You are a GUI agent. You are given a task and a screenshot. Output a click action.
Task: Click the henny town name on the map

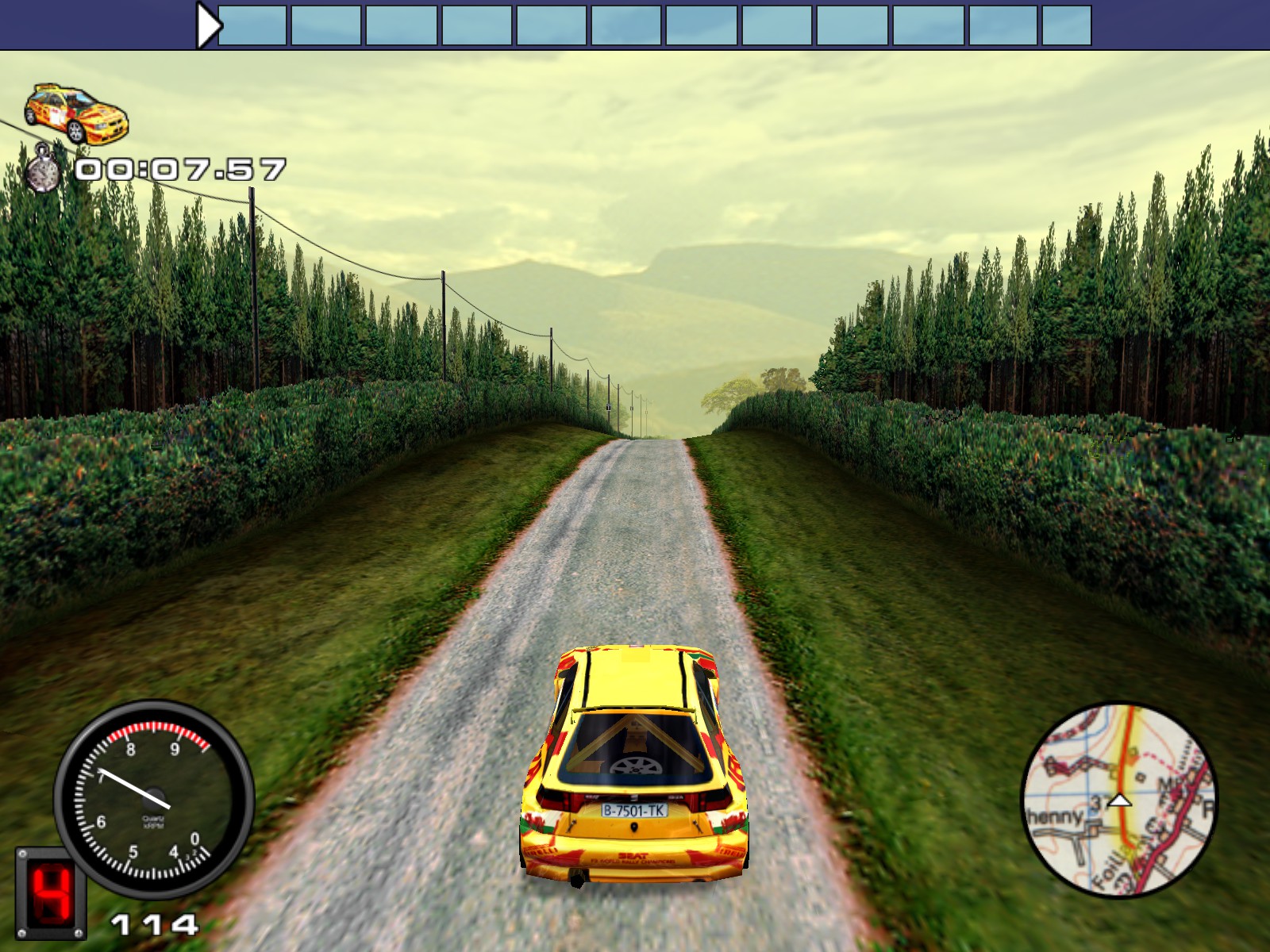click(x=1053, y=816)
